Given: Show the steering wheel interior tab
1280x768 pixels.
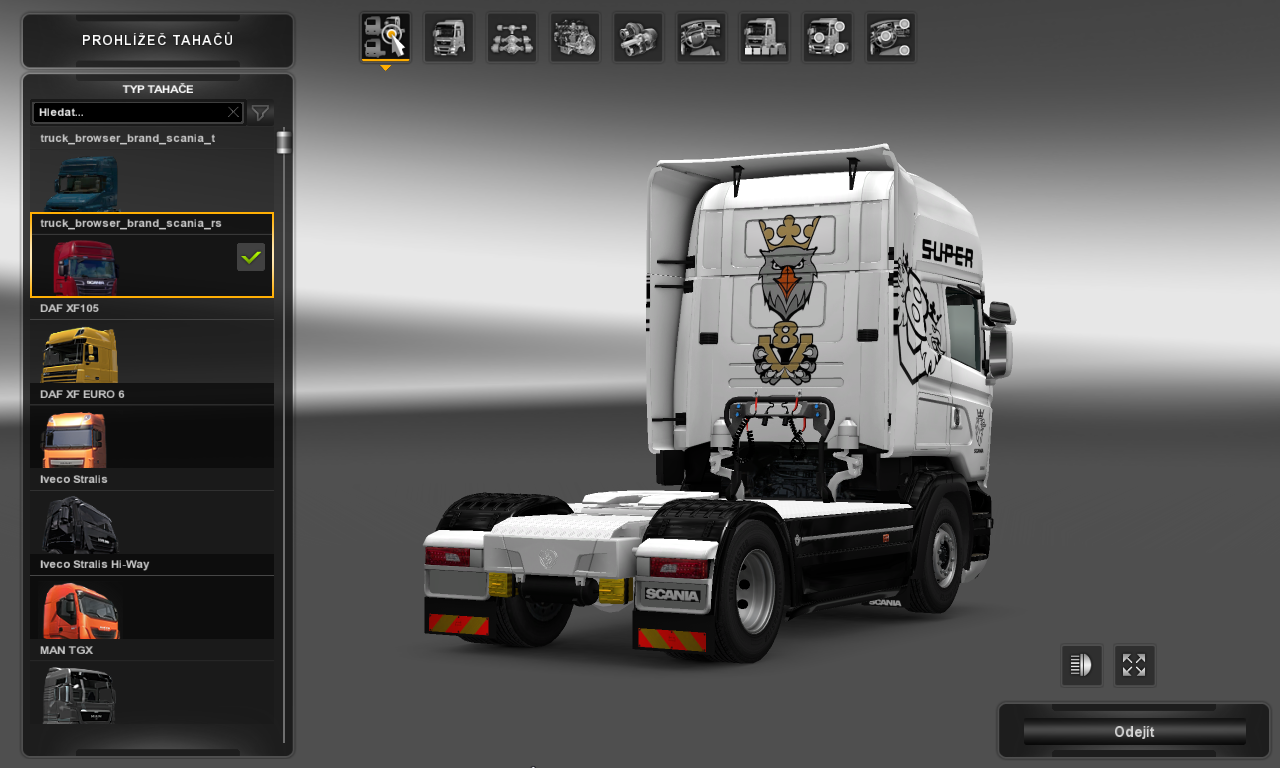Looking at the screenshot, I should [700, 38].
